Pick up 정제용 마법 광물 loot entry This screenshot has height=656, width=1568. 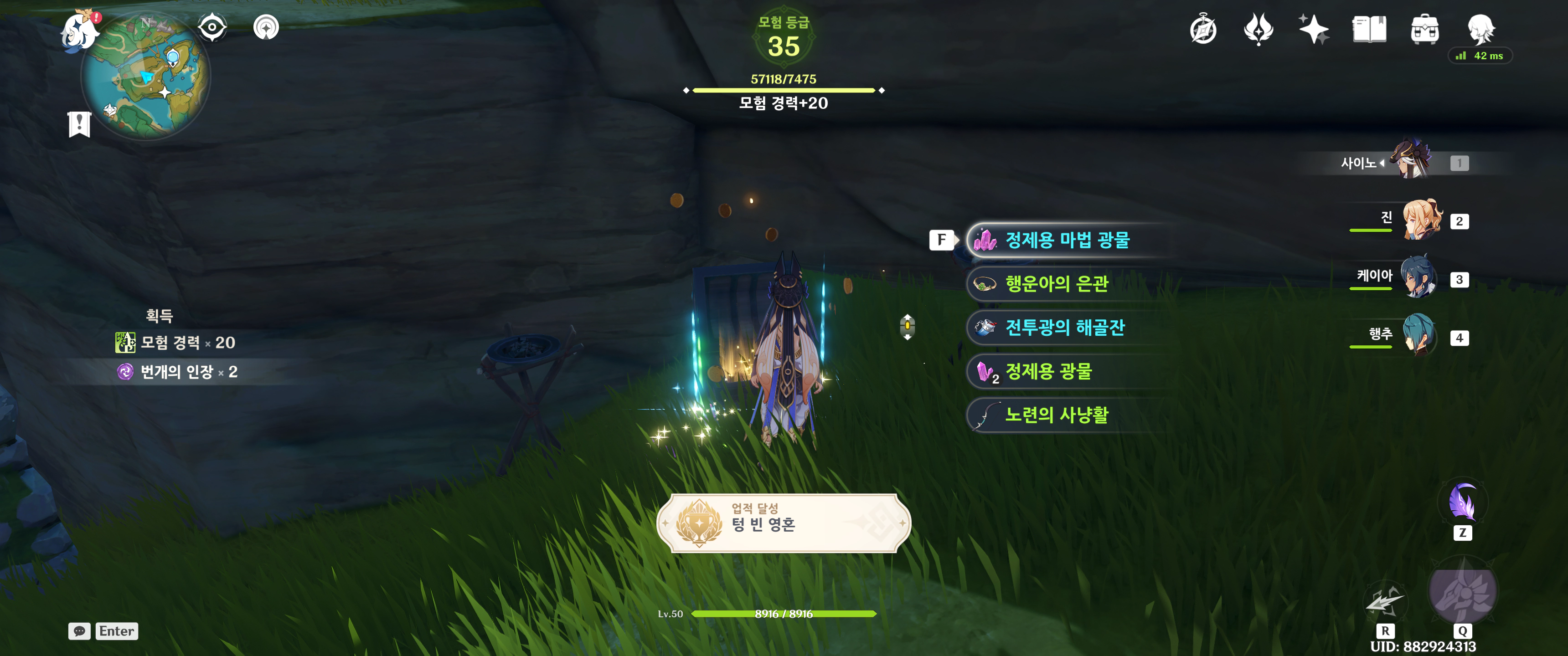click(x=1067, y=241)
